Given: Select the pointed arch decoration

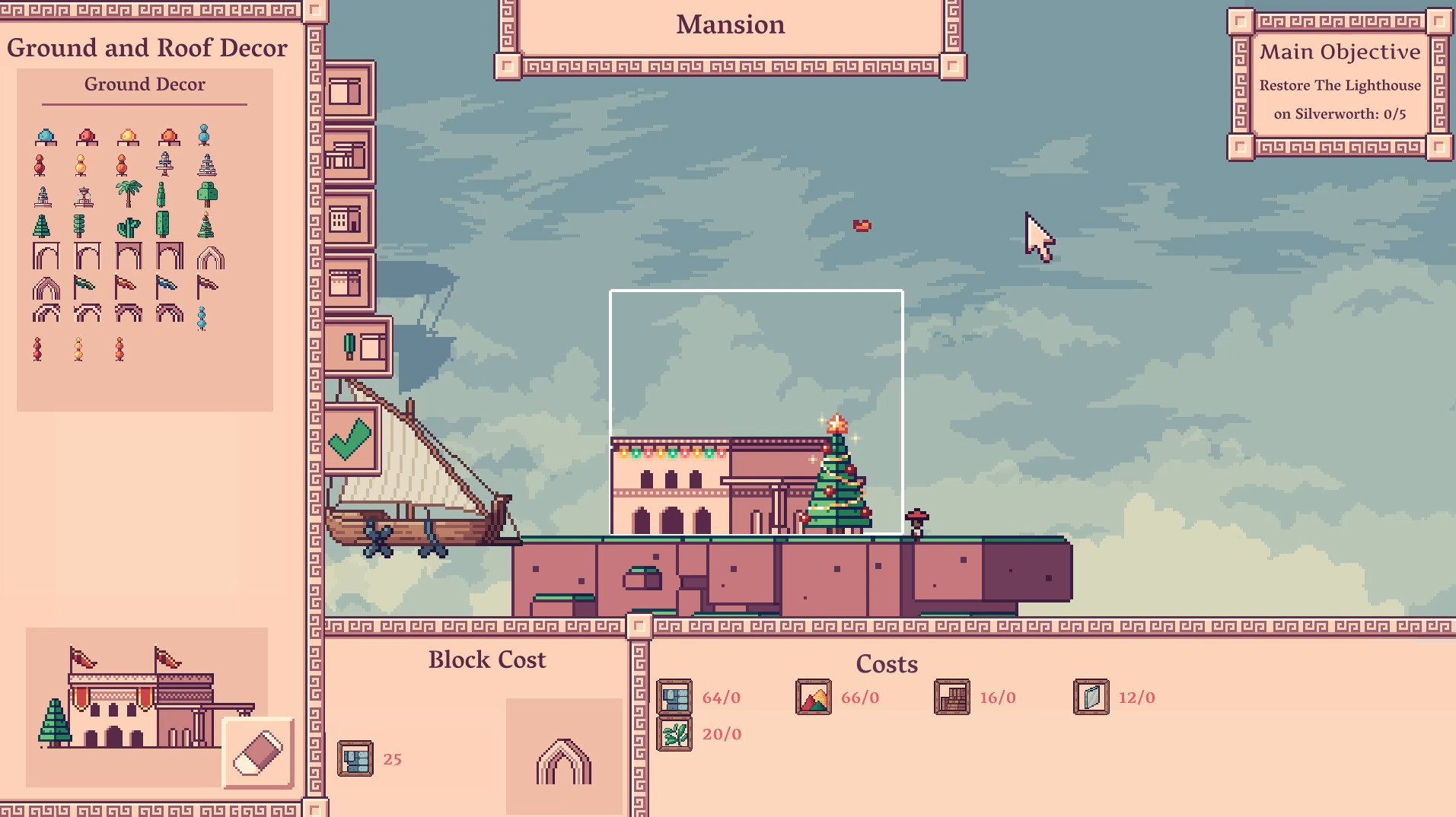Looking at the screenshot, I should [210, 256].
